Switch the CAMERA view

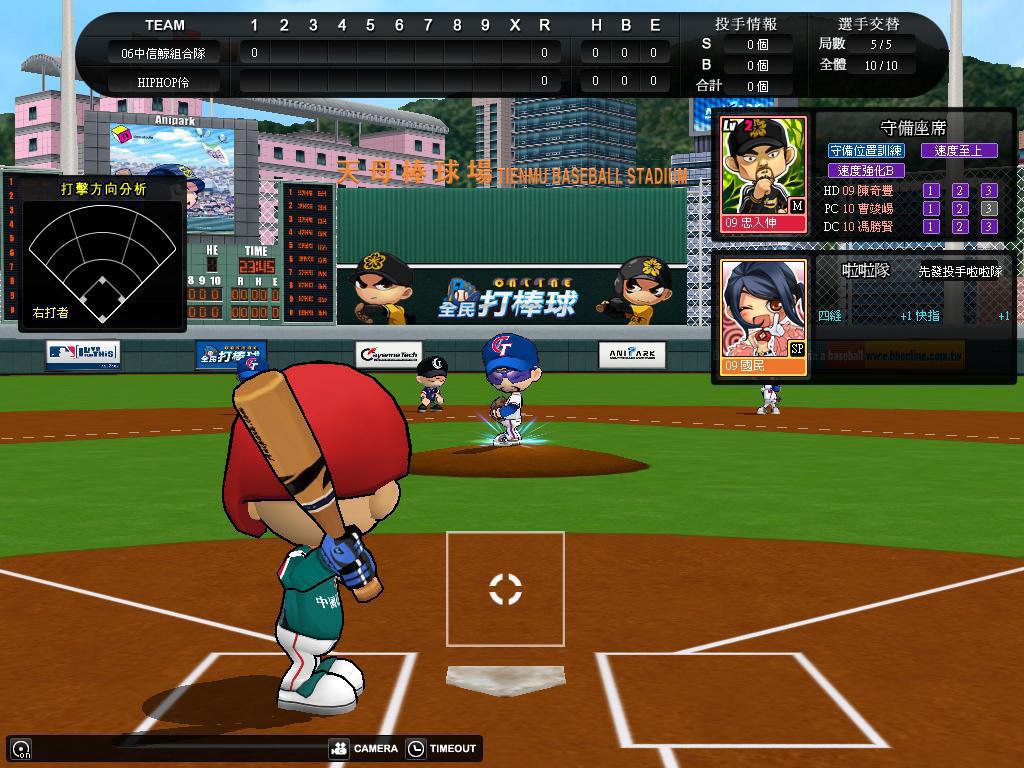(364, 748)
